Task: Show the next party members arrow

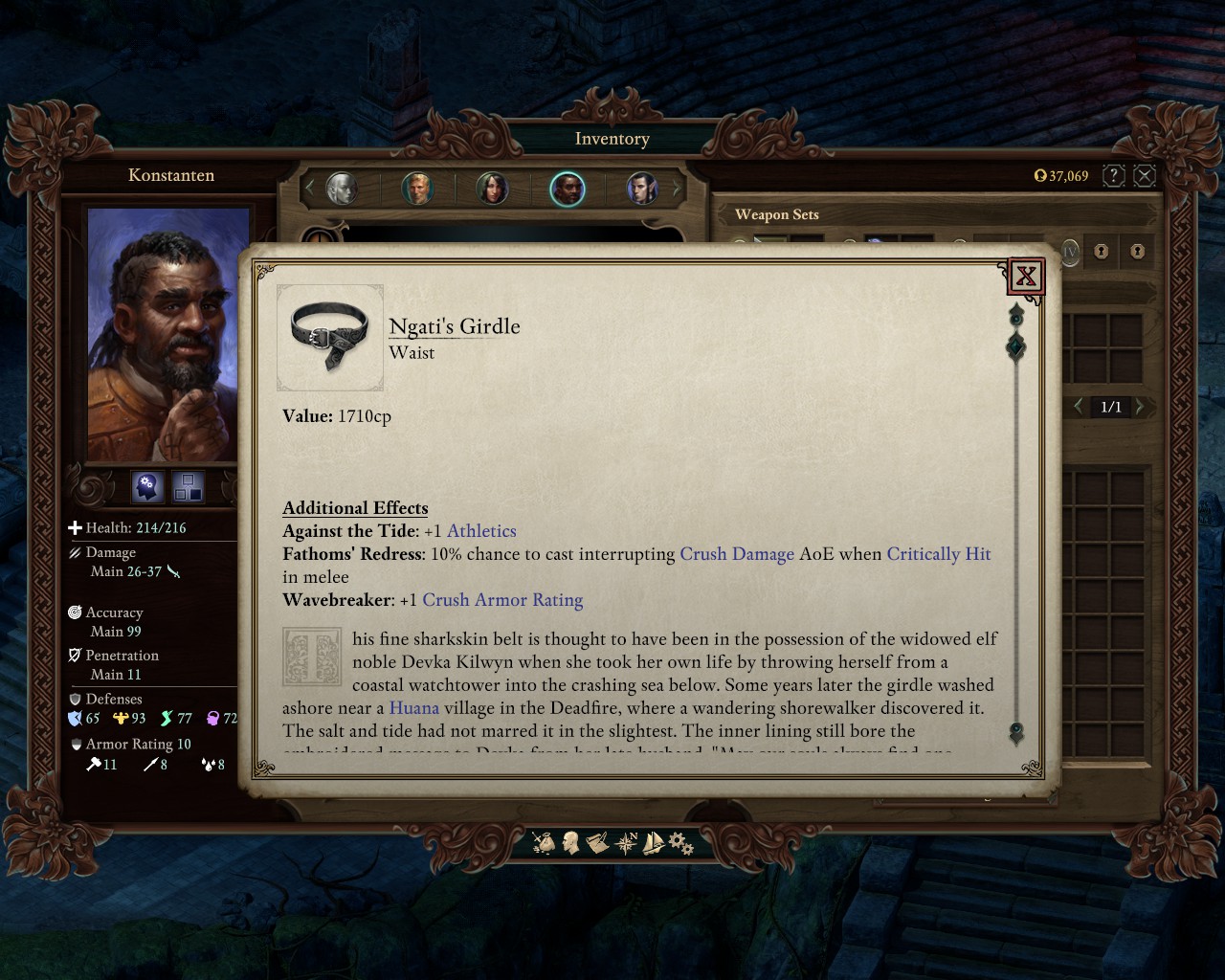Action: click(678, 189)
